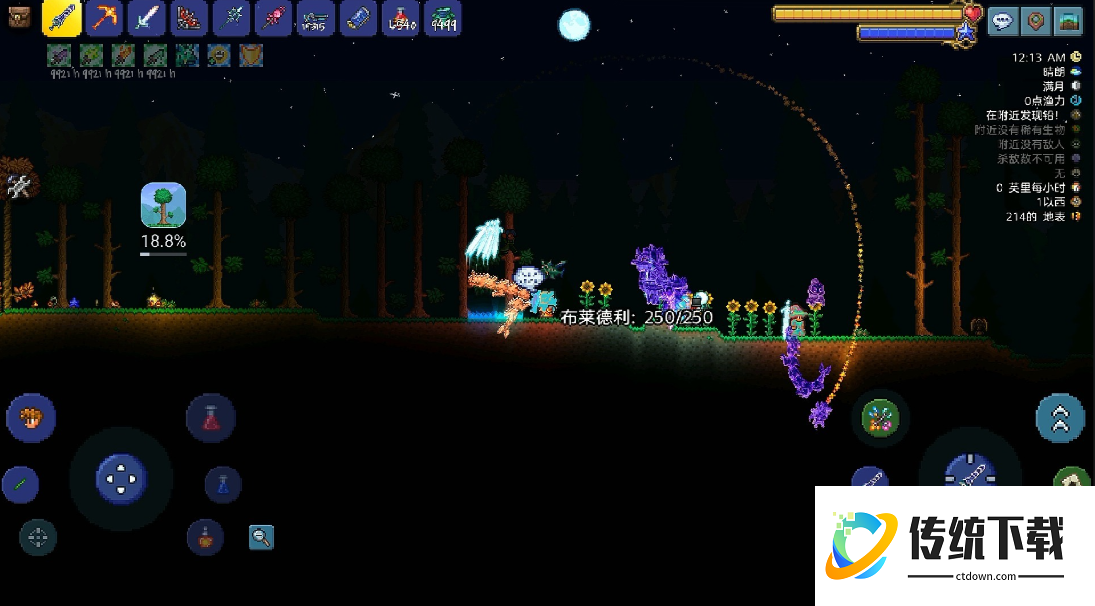This screenshot has width=1095, height=606.
Task: Click the Terraria achievement icon showing 18.8%
Action: (x=163, y=205)
